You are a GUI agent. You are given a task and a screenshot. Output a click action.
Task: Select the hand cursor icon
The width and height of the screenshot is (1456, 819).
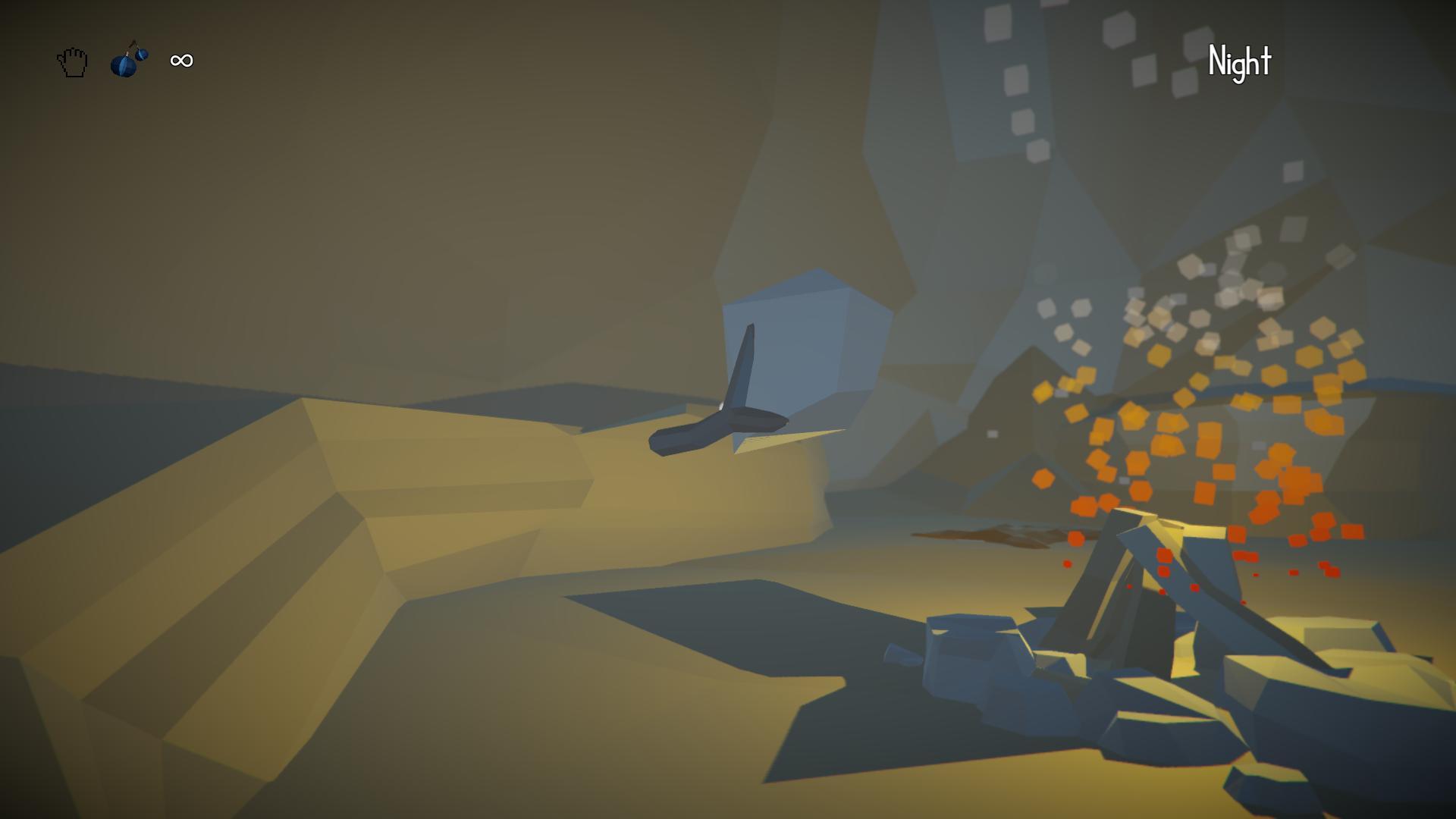tap(71, 61)
